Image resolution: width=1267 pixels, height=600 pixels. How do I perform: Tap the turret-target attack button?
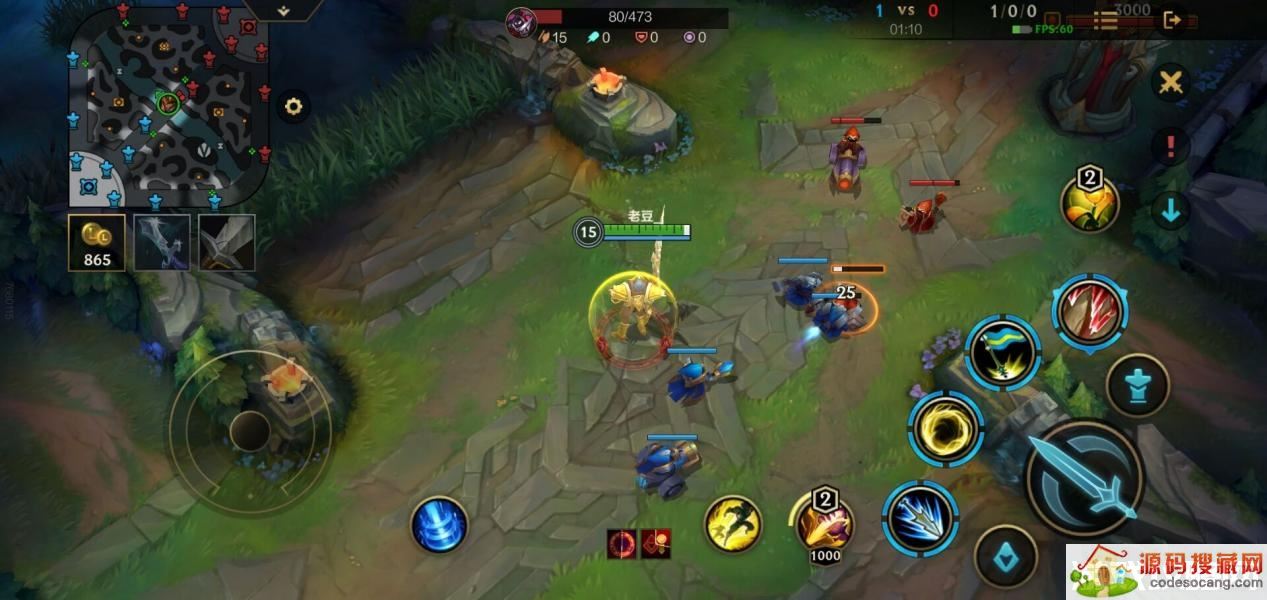click(x=1138, y=386)
